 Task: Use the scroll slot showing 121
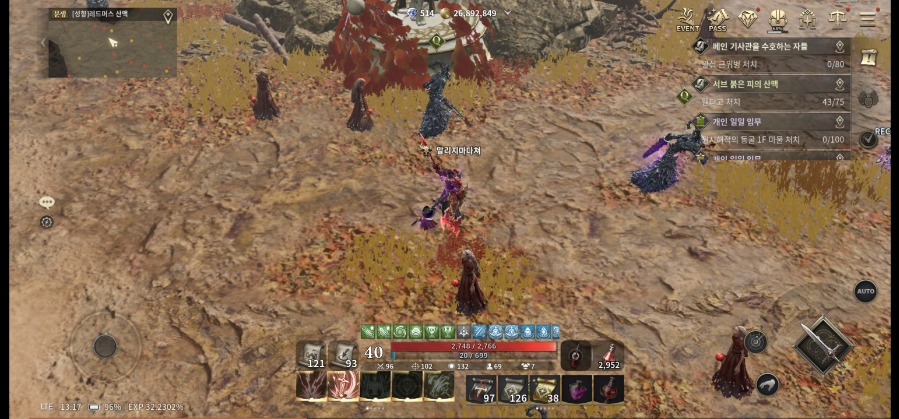[312, 354]
